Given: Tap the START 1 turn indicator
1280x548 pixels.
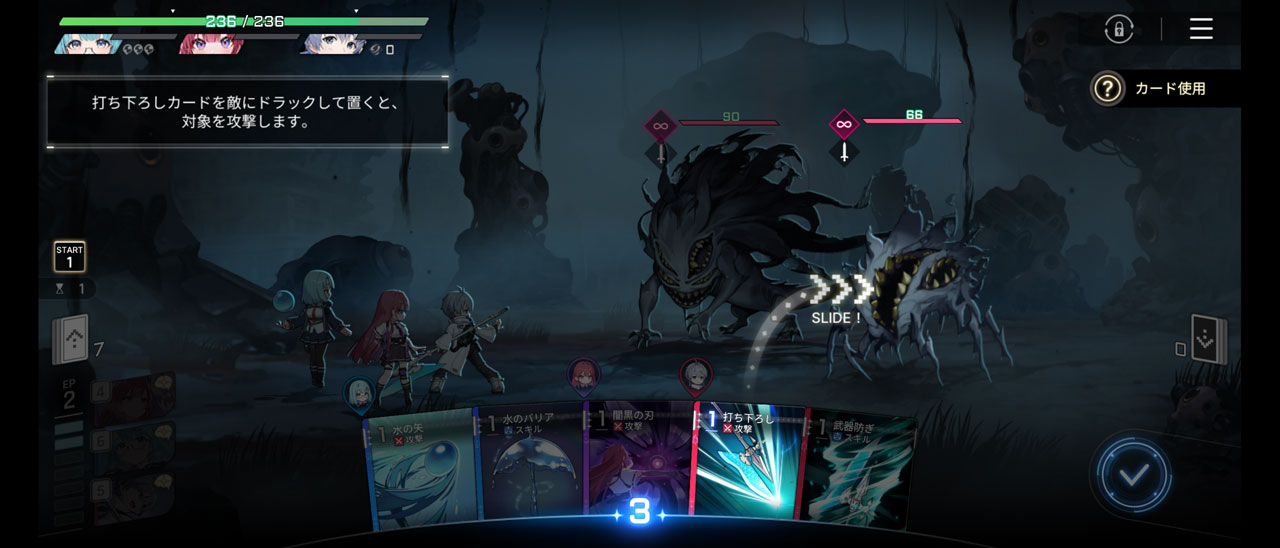Looking at the screenshot, I should click(69, 257).
